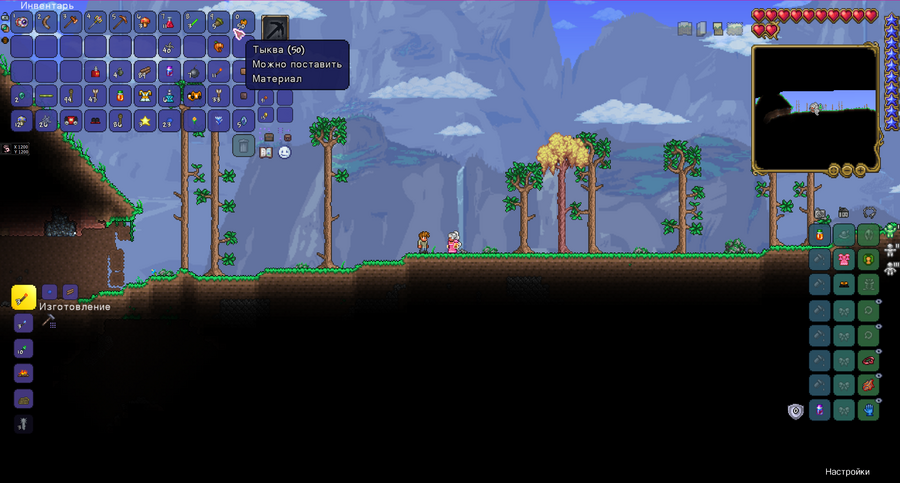The height and width of the screenshot is (483, 900).
Task: Open the Настройки settings menu
Action: (x=847, y=472)
